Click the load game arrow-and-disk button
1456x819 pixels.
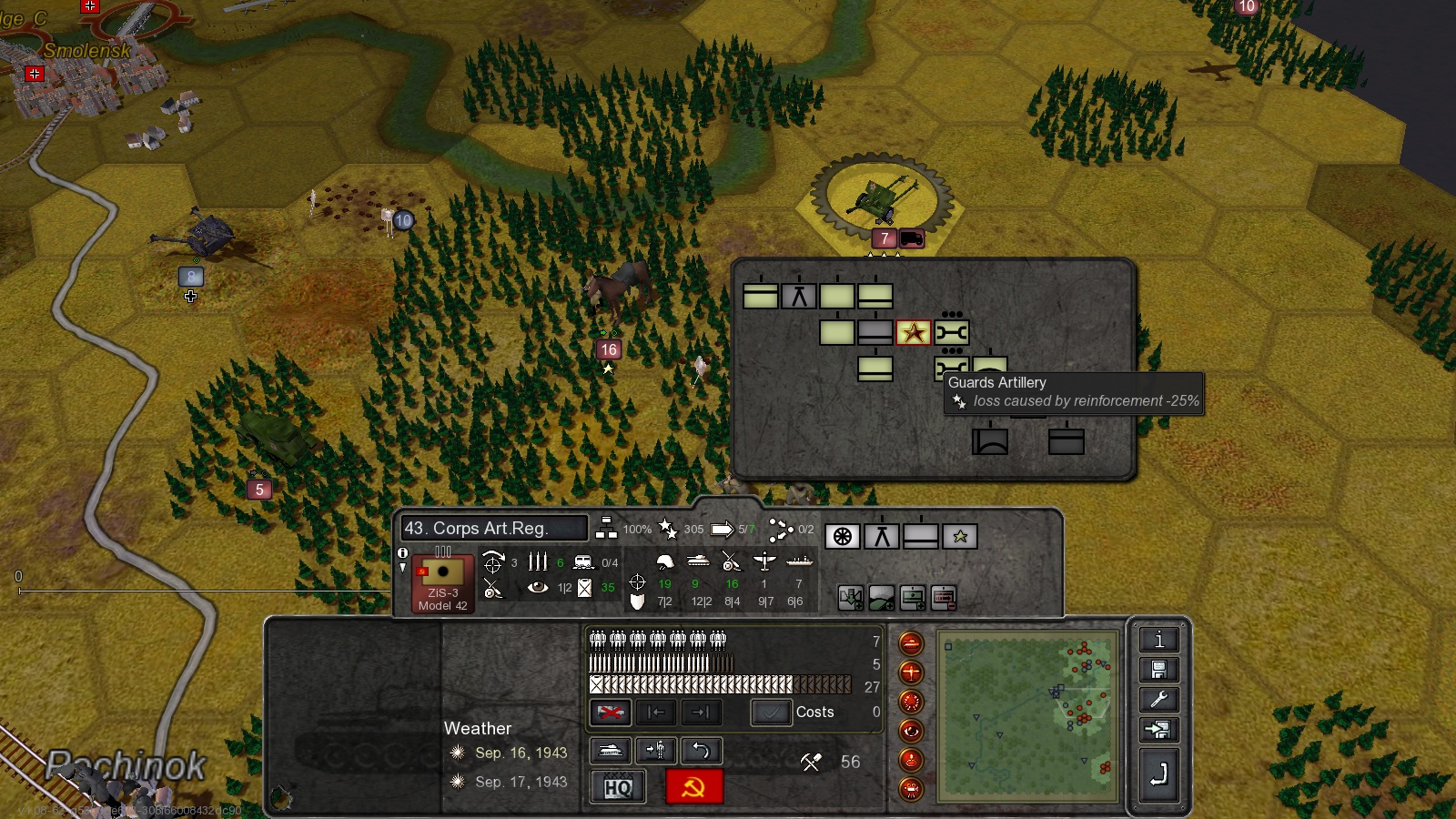pos(1158,730)
